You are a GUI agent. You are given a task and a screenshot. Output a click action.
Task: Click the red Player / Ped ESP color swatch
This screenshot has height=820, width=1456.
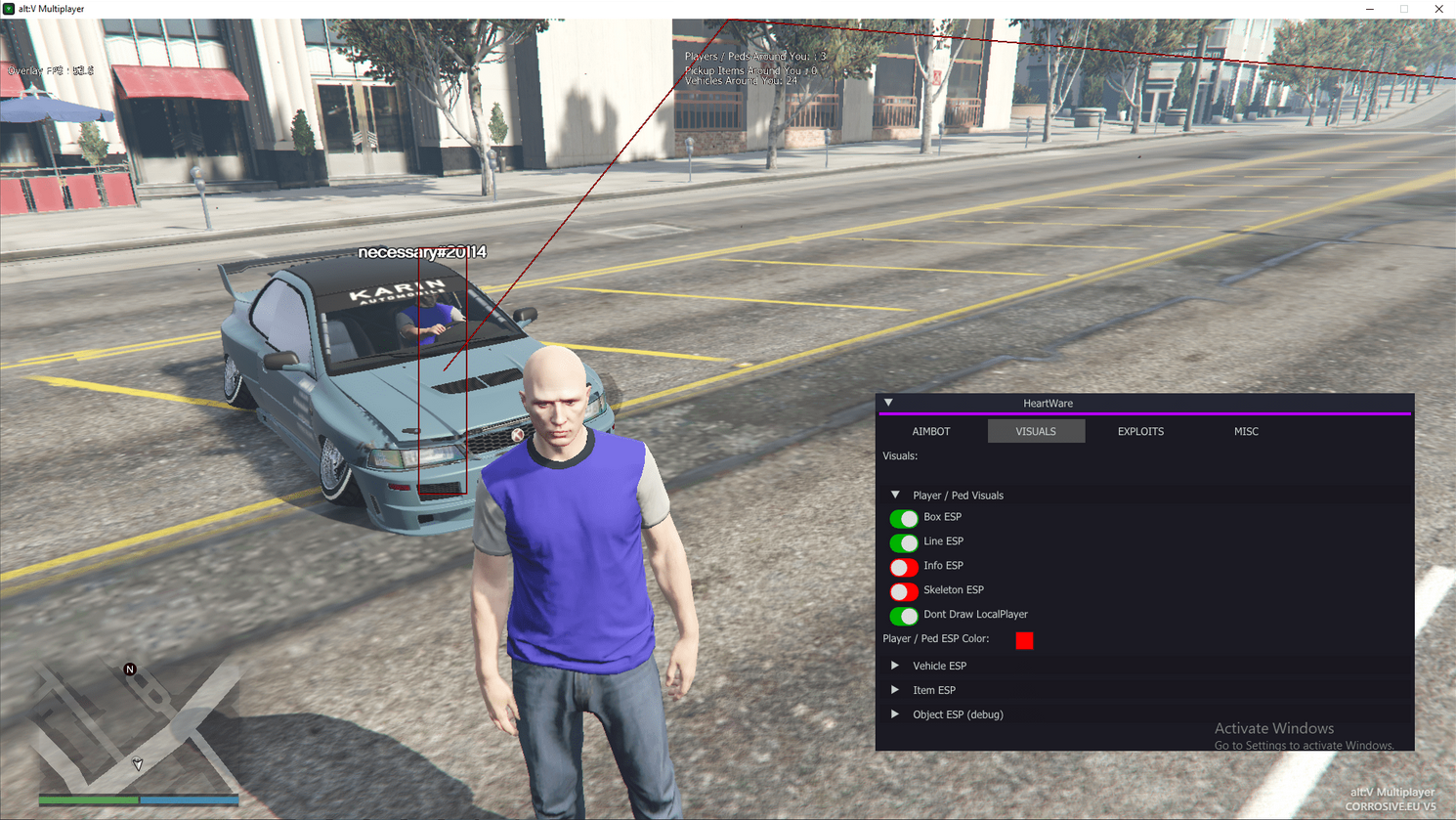(1024, 640)
